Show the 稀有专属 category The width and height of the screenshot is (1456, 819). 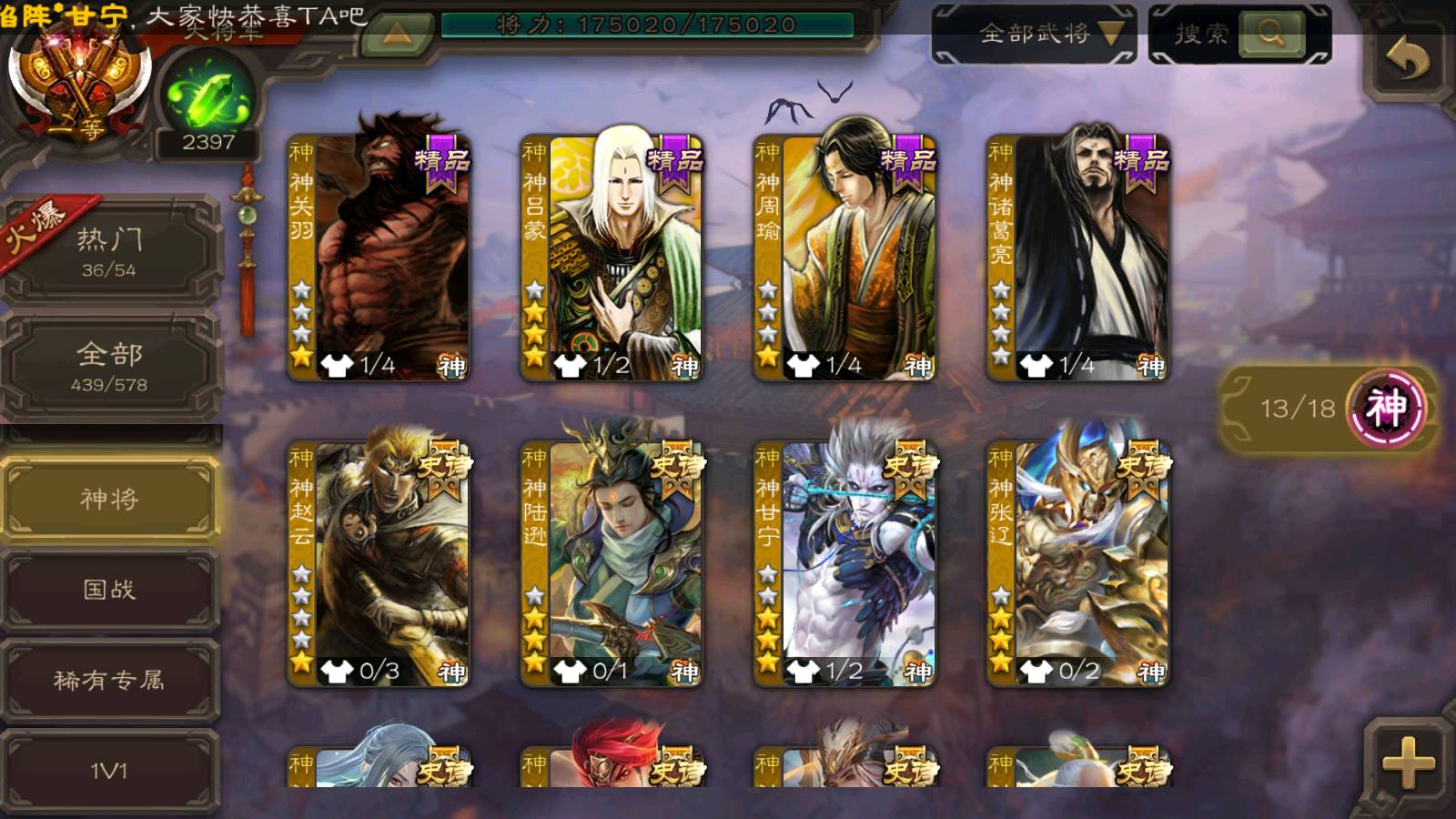[x=109, y=680]
